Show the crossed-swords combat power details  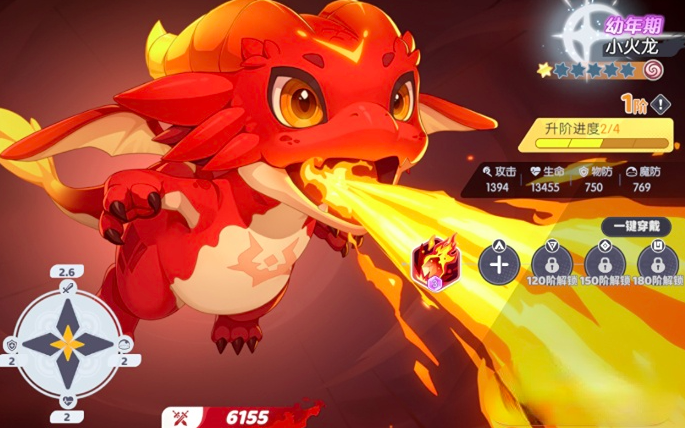183,417
